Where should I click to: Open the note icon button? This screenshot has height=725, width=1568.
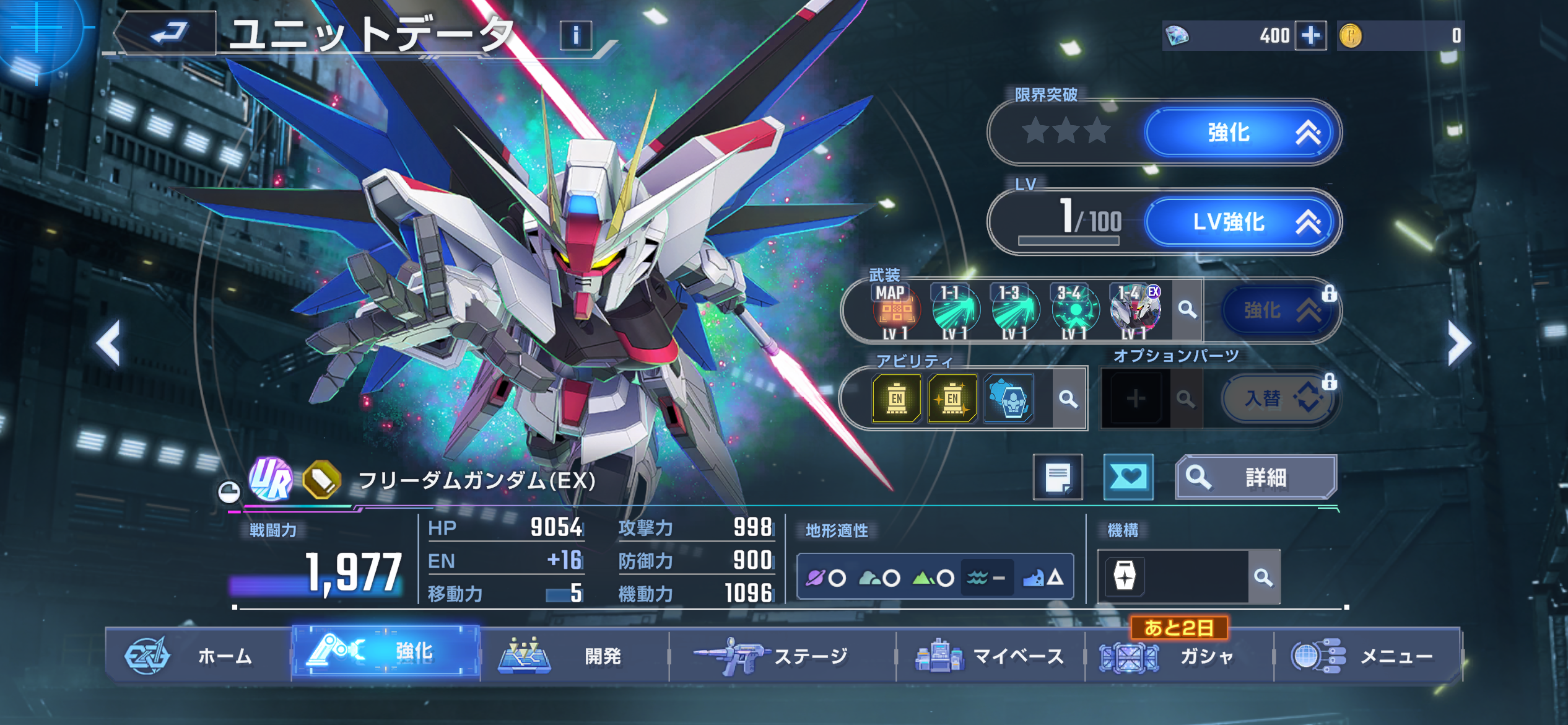[x=1058, y=477]
